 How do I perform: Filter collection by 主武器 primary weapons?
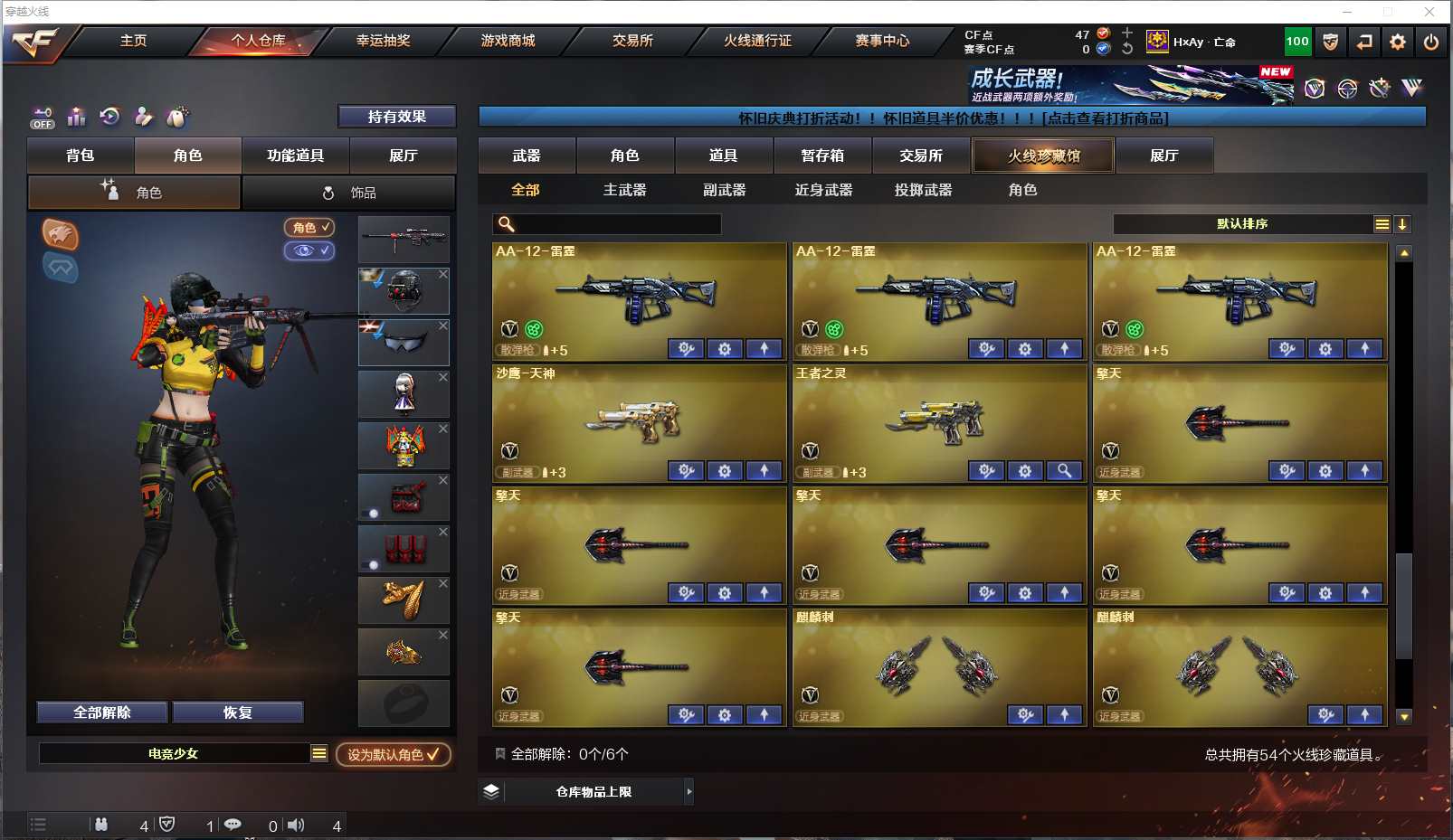point(624,190)
